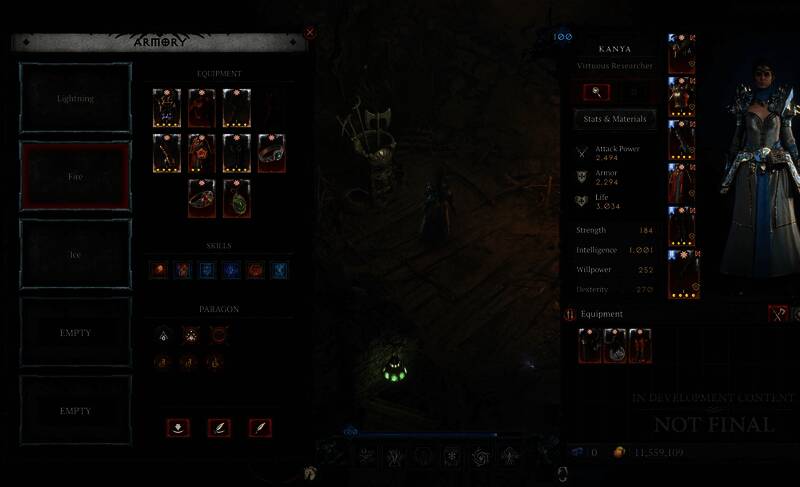Viewport: 800px width, 487px height.
Task: Select the Lightning armory loadout
Action: [76, 99]
